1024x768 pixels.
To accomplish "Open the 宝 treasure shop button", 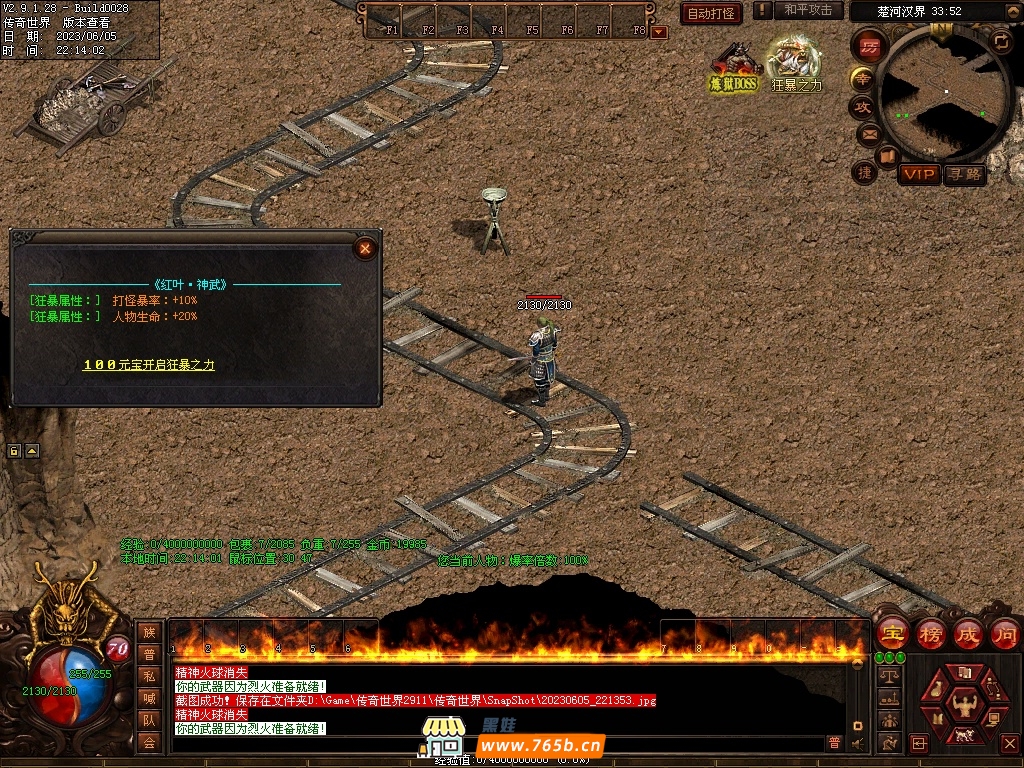I will pos(892,633).
